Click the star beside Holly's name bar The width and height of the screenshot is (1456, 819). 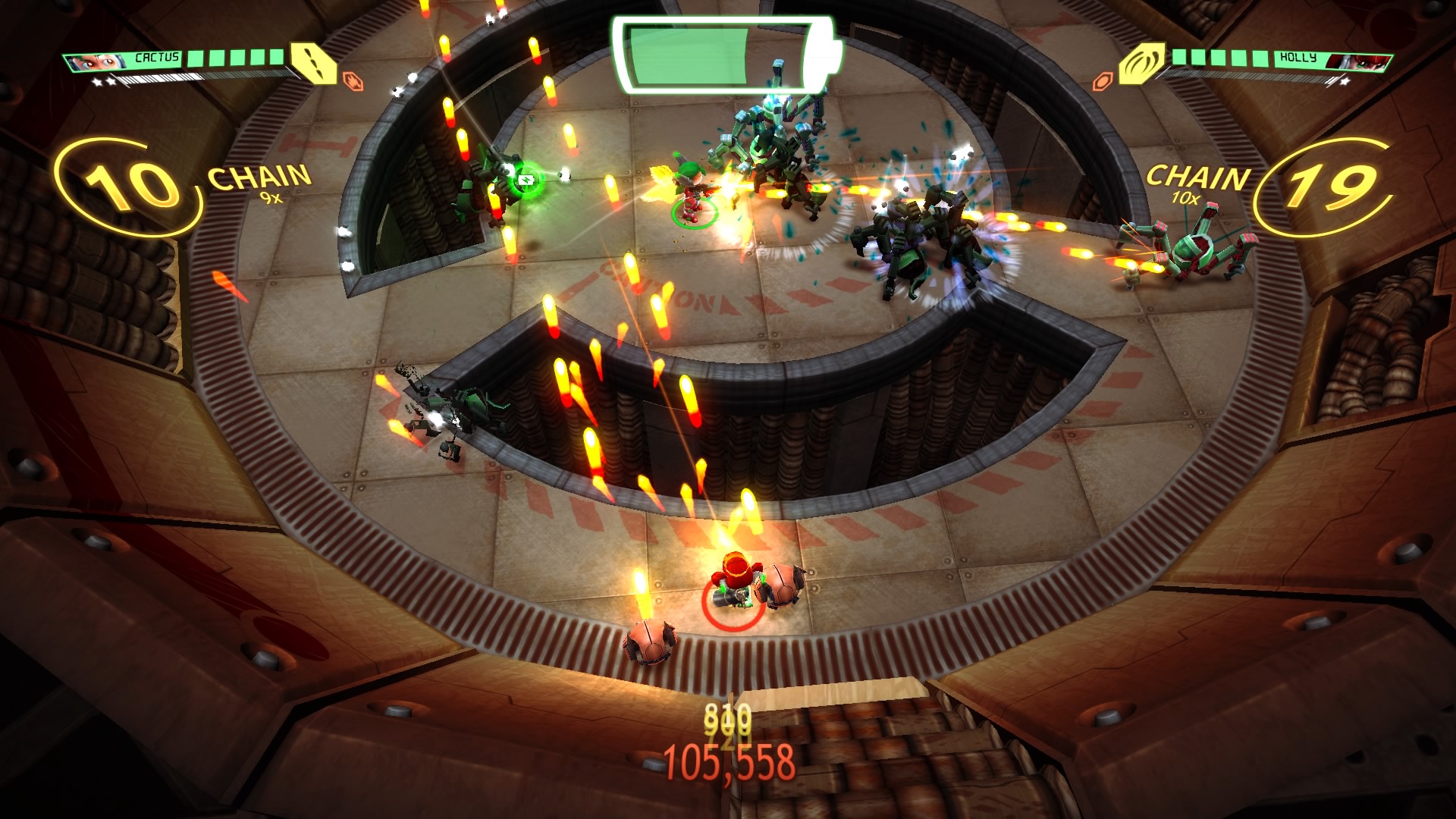(x=1345, y=82)
